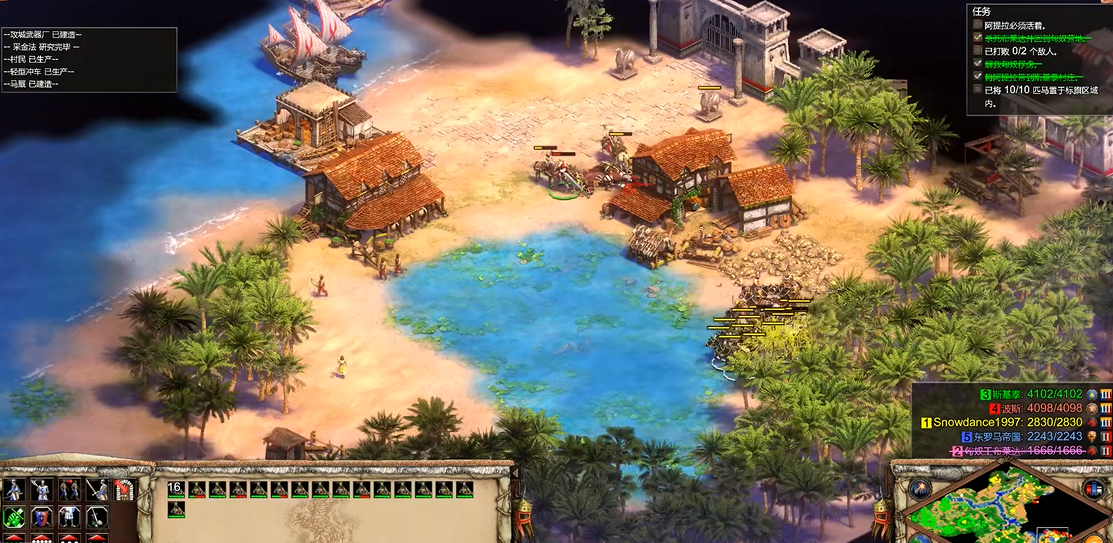This screenshot has height=543, width=1113.
Task: Choose the red-blue shield defensive stance icon
Action: pyautogui.click(x=42, y=516)
